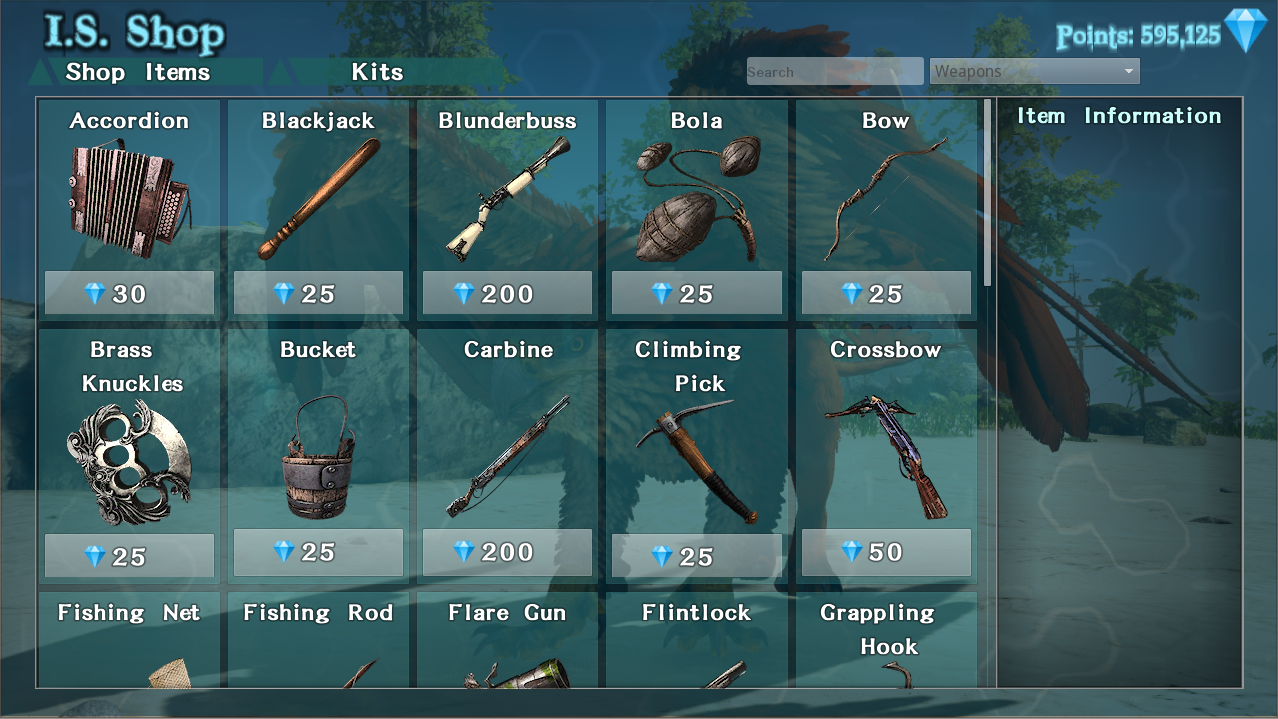Viewport: 1278px width, 719px height.
Task: Click the Bow price button
Action: coord(886,294)
